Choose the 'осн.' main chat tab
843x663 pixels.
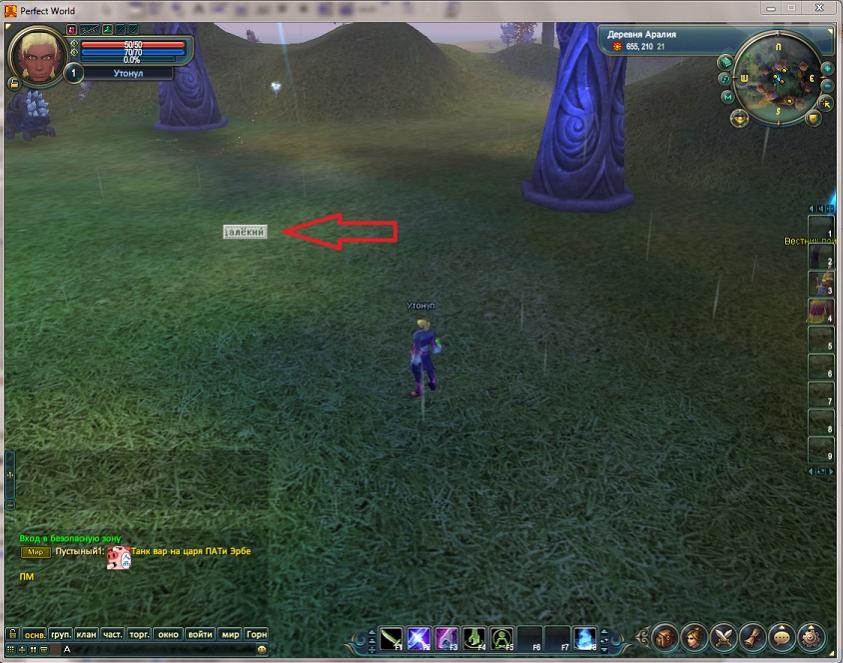pos(34,634)
